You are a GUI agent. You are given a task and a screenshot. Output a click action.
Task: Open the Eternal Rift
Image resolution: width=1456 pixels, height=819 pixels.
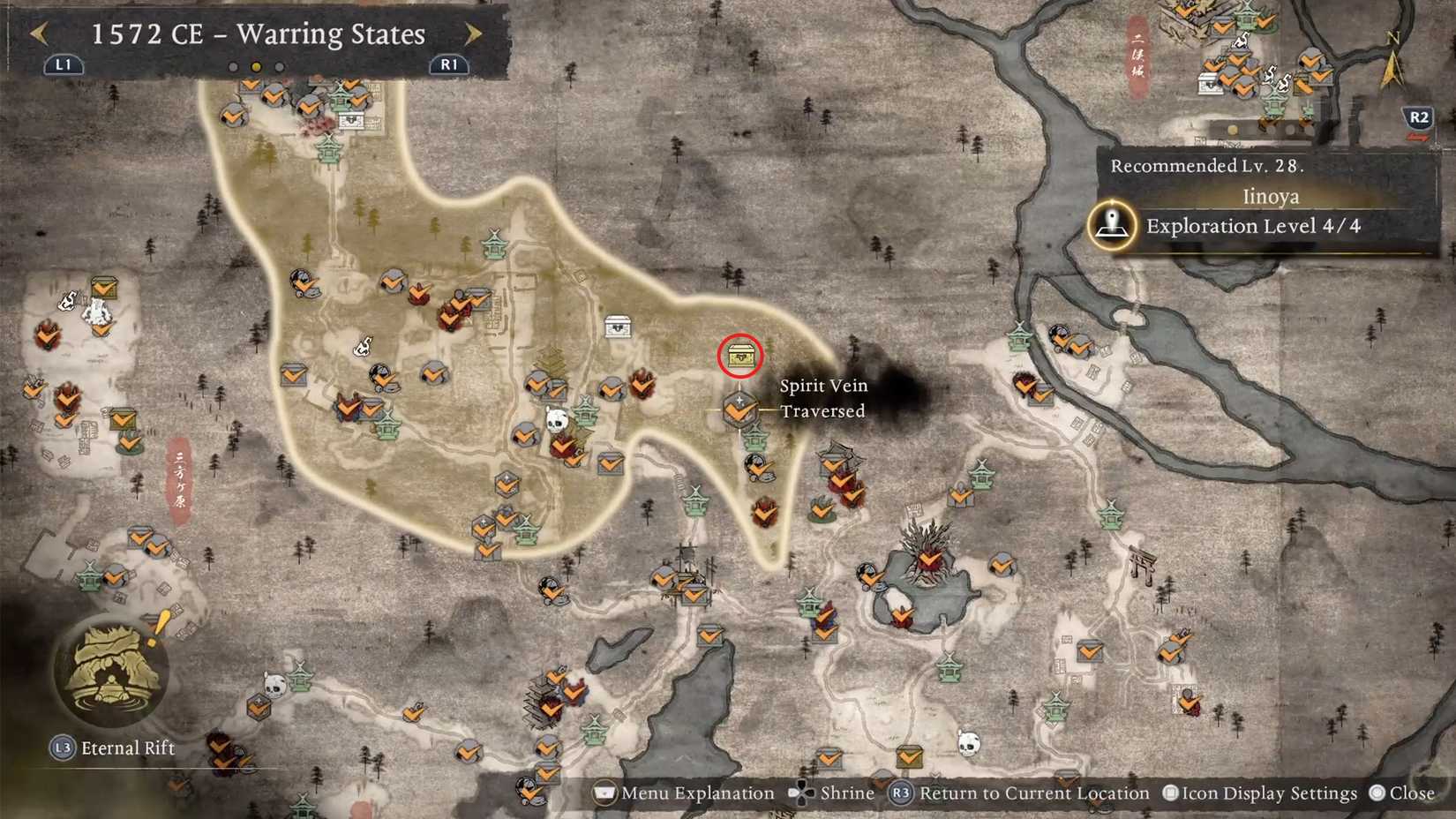(112, 672)
